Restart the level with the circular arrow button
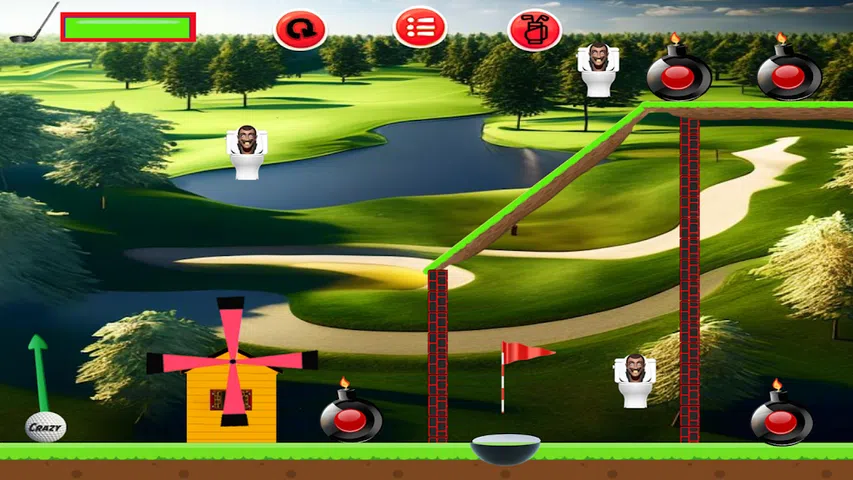 (x=300, y=29)
